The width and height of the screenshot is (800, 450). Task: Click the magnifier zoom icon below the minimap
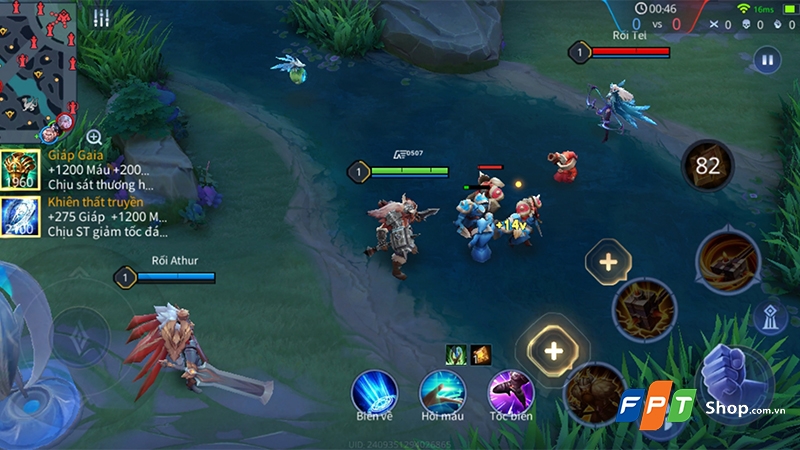tap(94, 137)
